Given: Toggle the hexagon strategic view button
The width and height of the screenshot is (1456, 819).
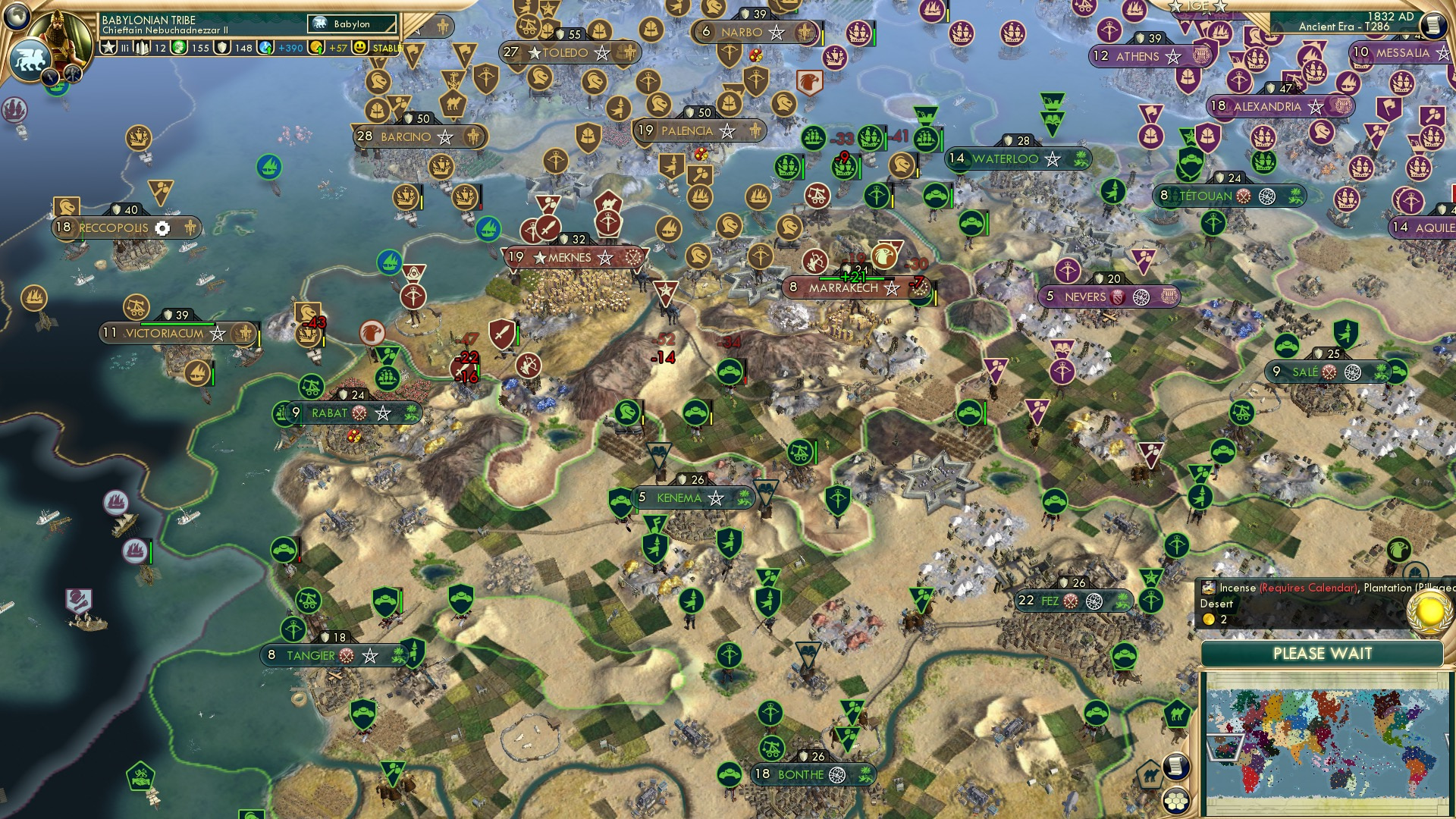Looking at the screenshot, I should [1177, 801].
